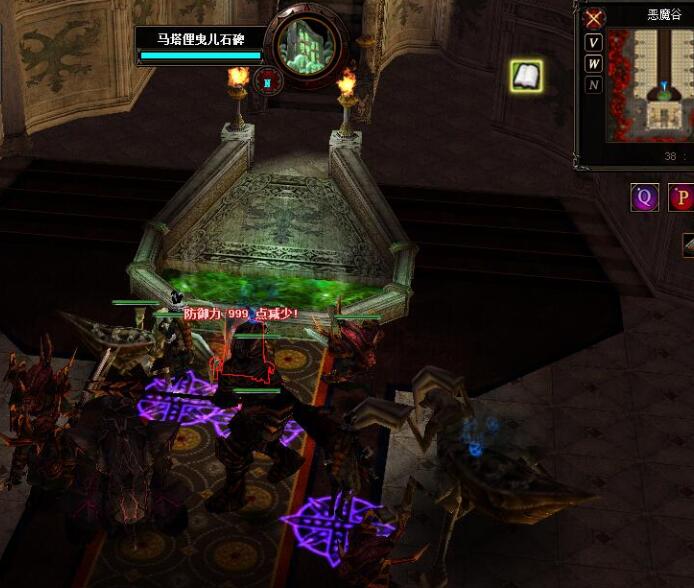Close the minimap with the red X
The image size is (694, 588).
(595, 19)
